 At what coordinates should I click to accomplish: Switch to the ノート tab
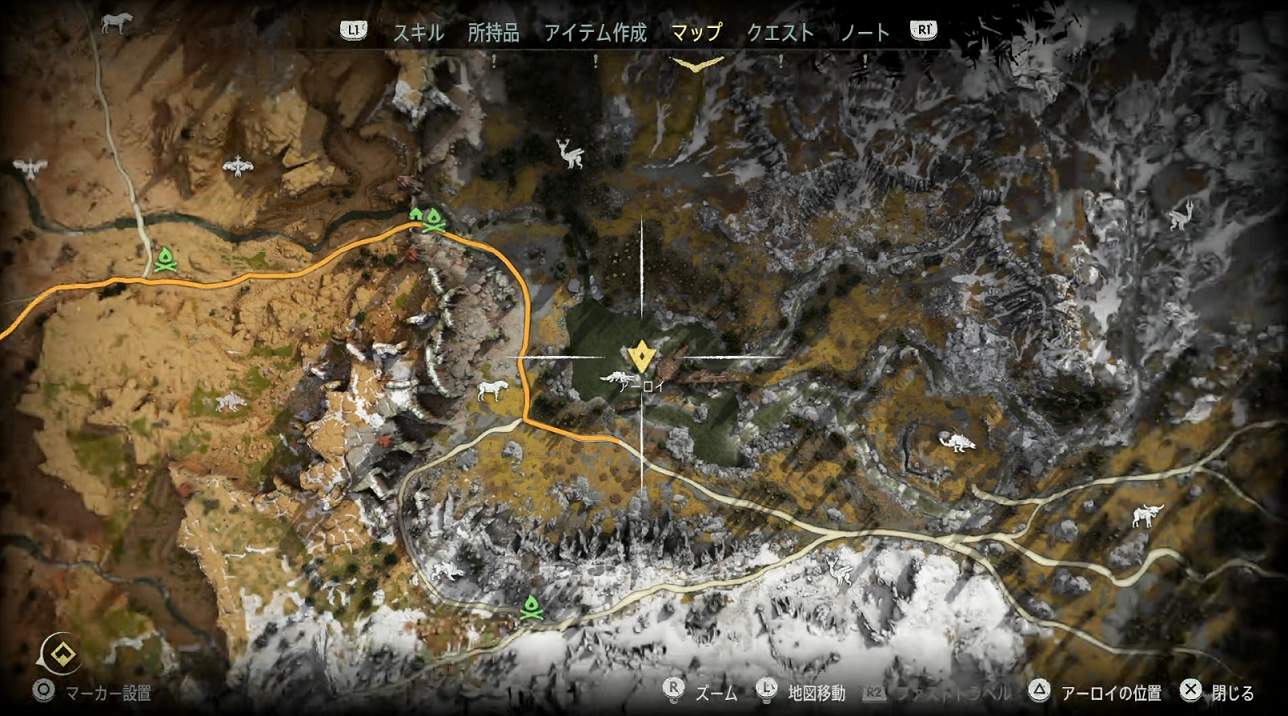coord(864,32)
